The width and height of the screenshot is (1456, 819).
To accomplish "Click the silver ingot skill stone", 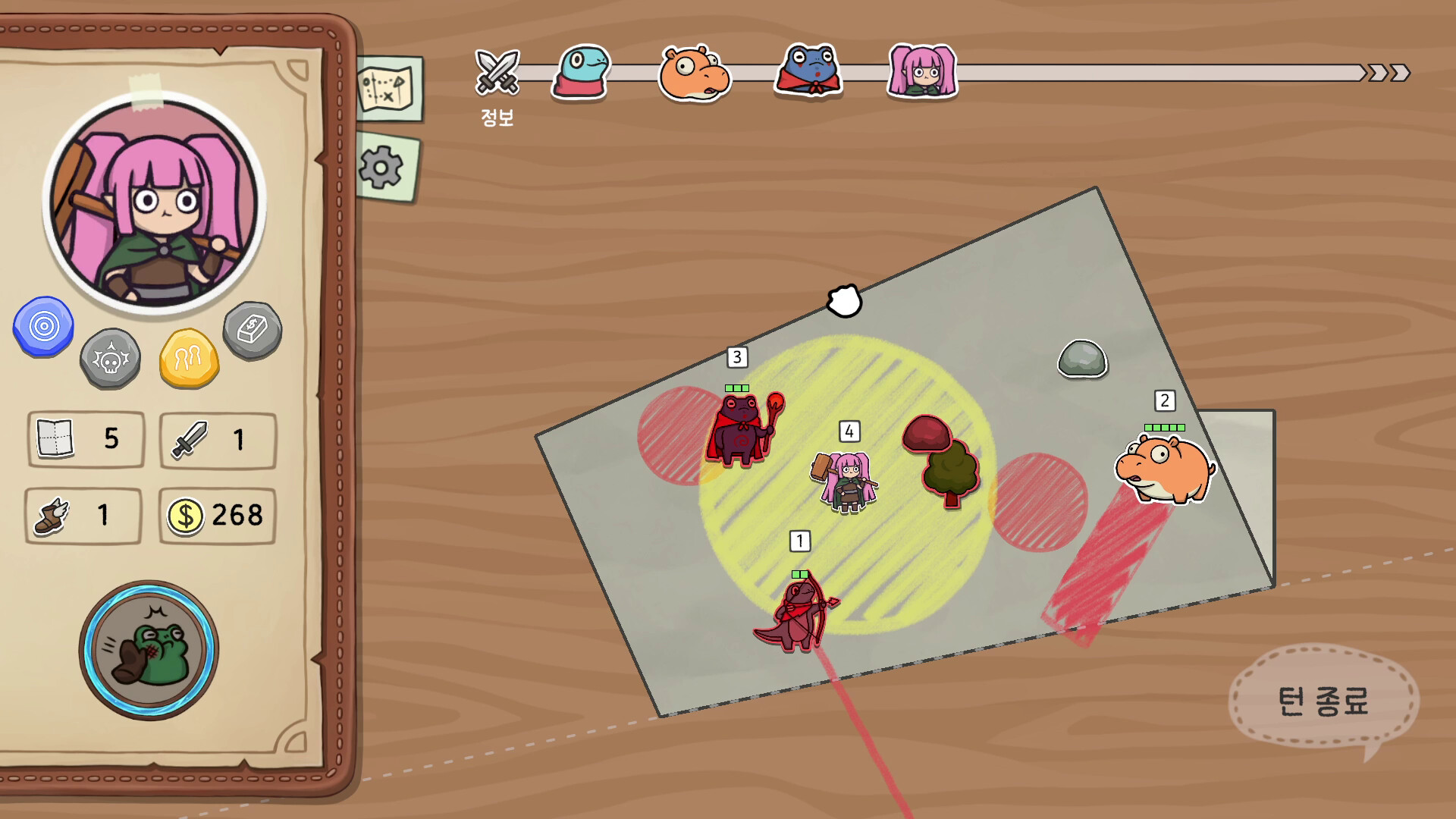I will [253, 328].
